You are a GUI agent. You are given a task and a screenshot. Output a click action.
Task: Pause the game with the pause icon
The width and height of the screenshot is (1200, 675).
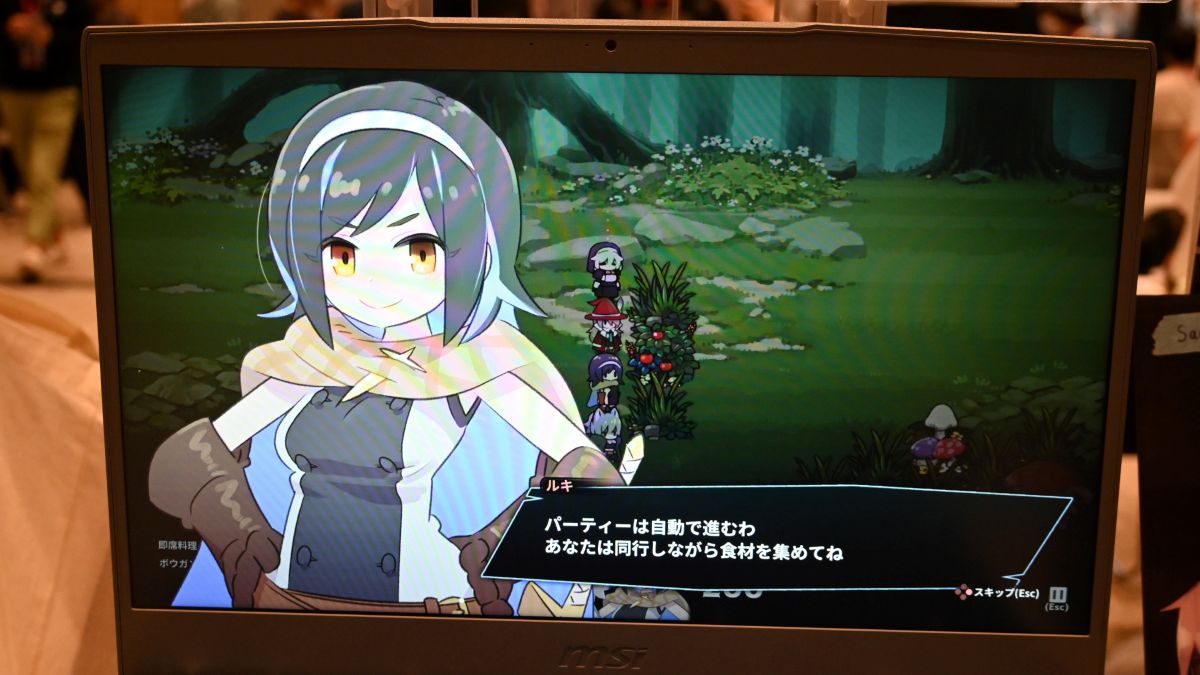point(1058,594)
